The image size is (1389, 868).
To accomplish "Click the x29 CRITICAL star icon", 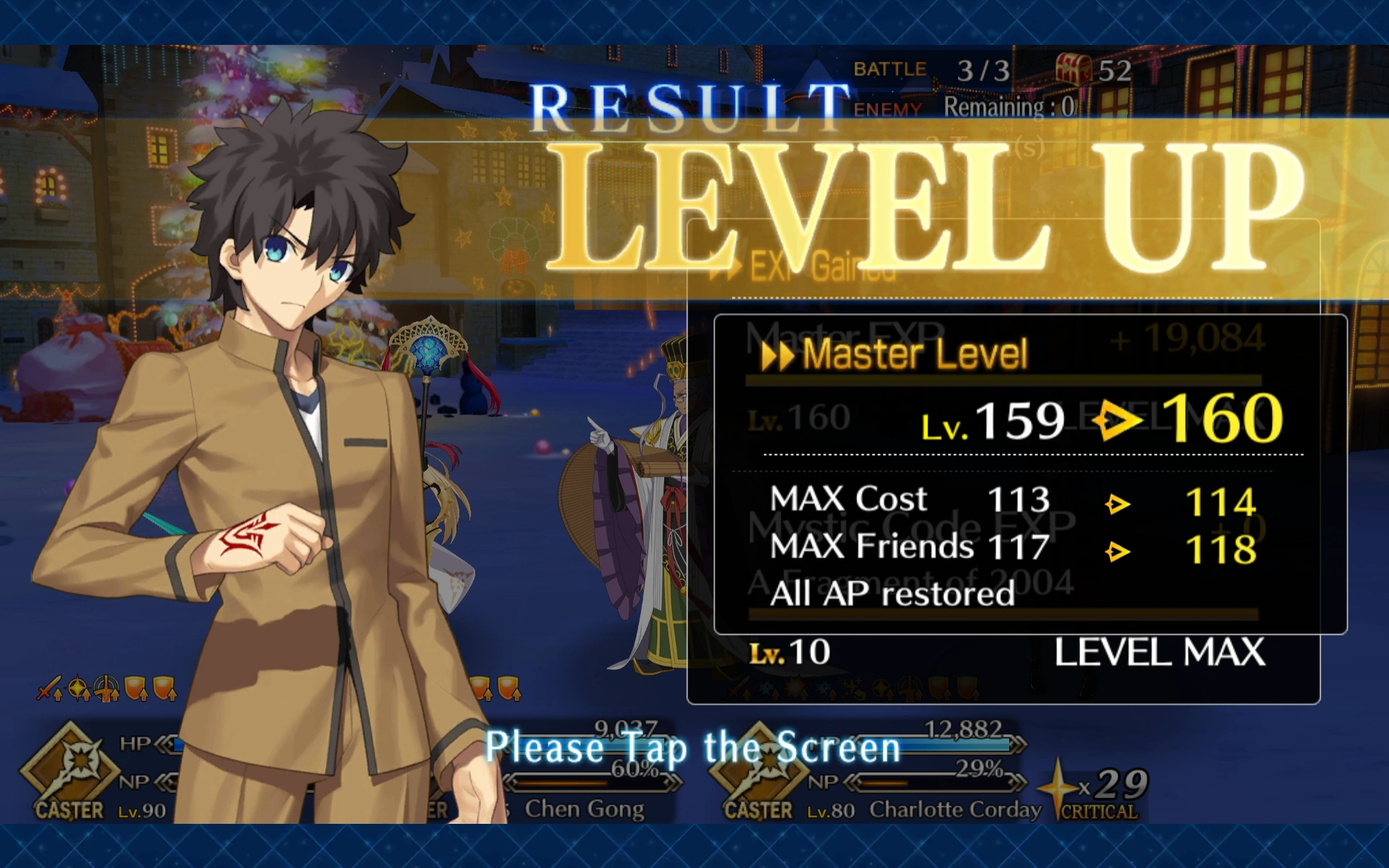I will pyautogui.click(x=1060, y=788).
